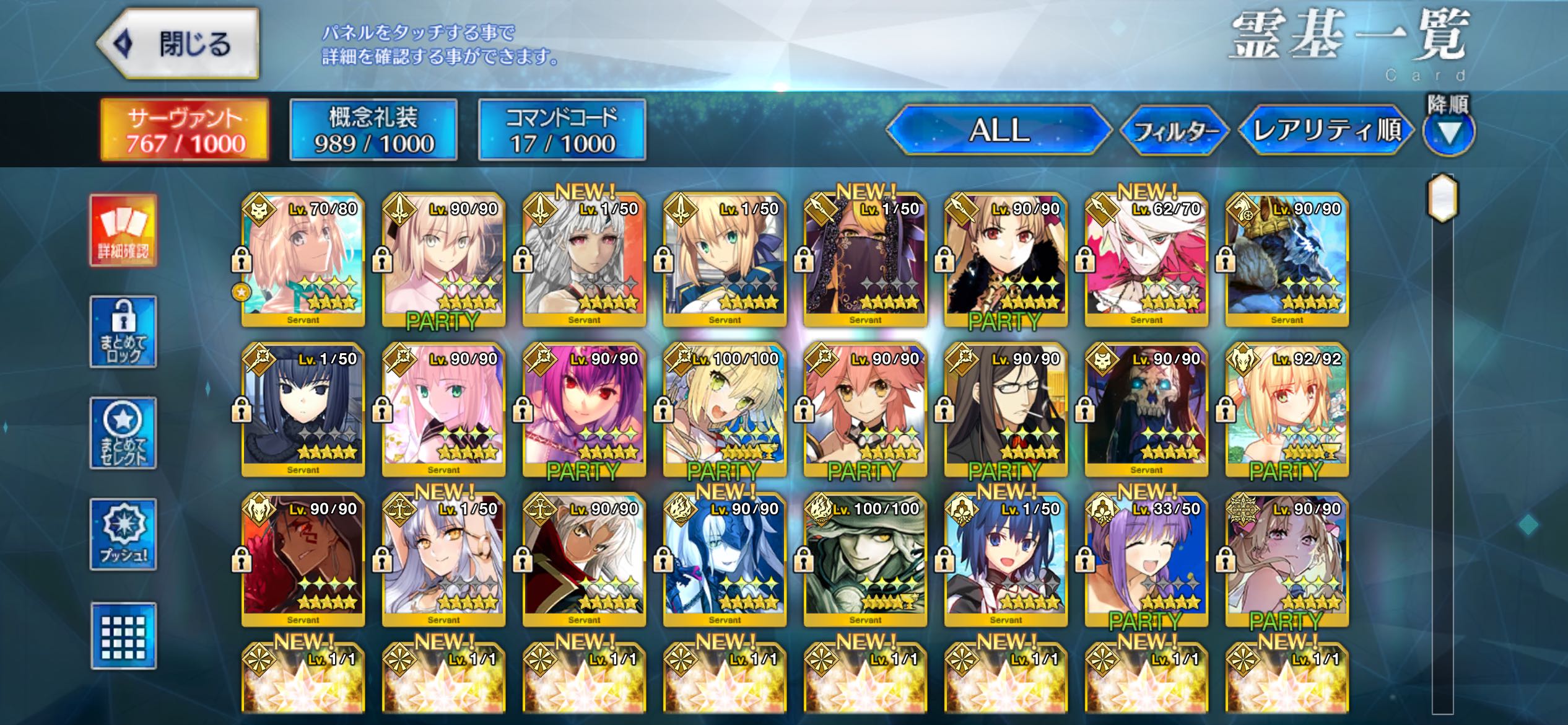Open the プッシュ! push button

pos(123,534)
